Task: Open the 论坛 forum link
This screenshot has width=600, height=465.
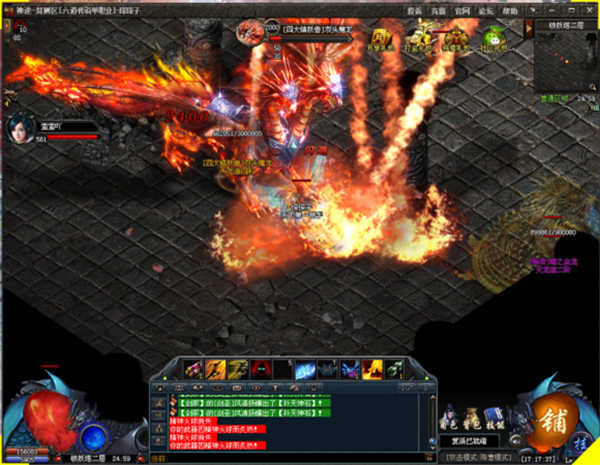Action: (x=485, y=10)
